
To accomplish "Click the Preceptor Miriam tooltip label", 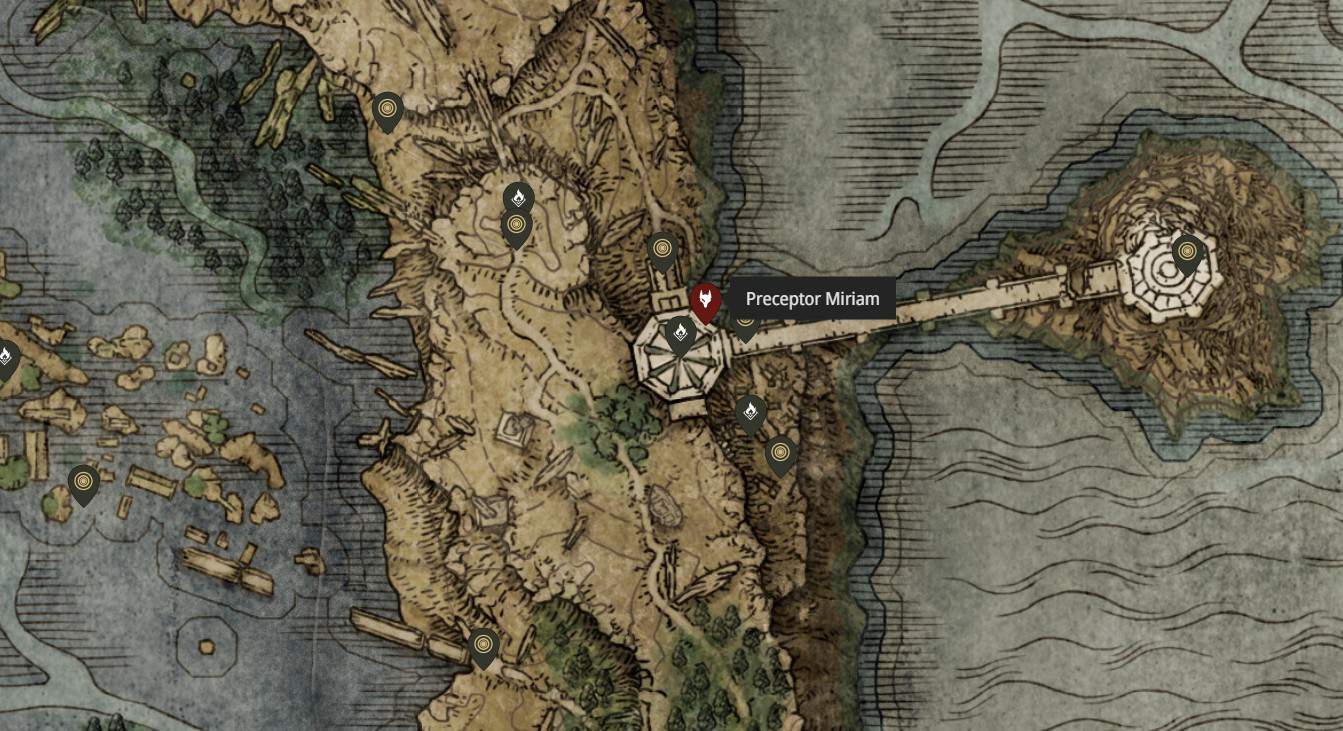I will tap(812, 299).
